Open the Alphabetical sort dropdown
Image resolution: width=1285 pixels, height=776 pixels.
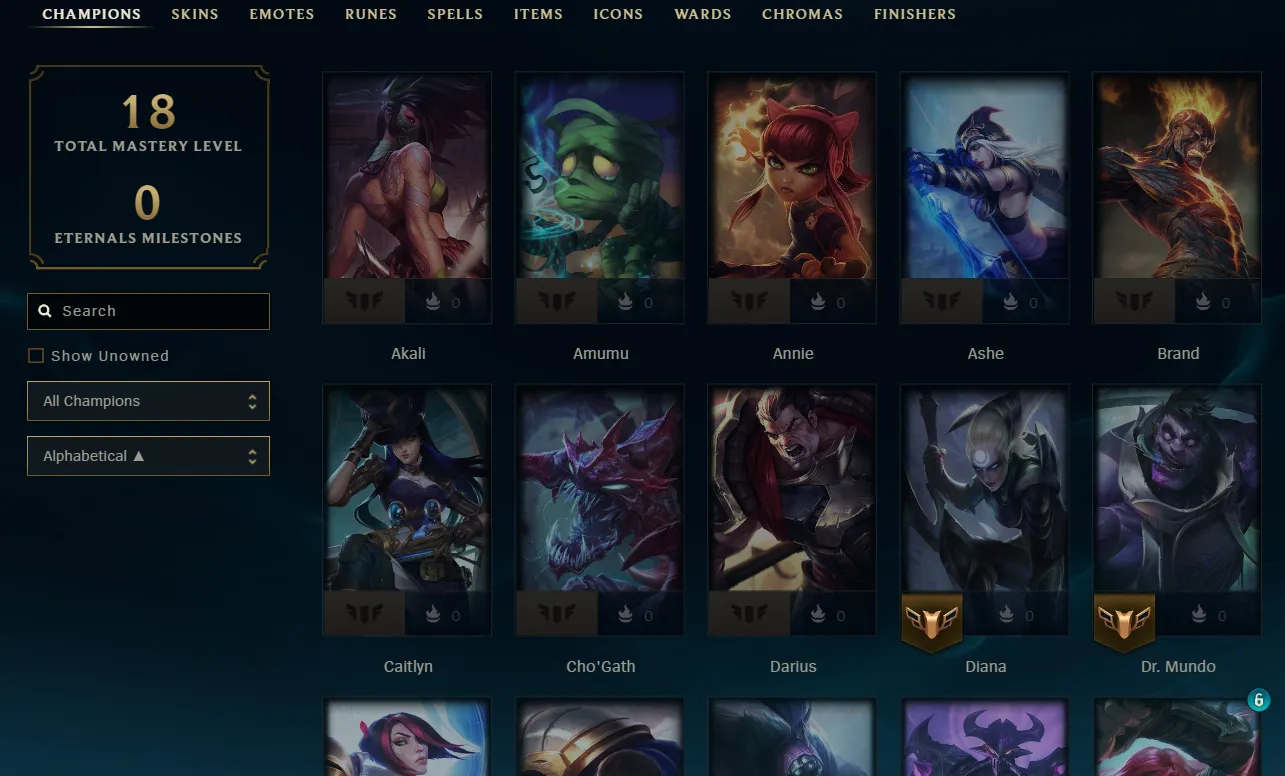point(148,455)
